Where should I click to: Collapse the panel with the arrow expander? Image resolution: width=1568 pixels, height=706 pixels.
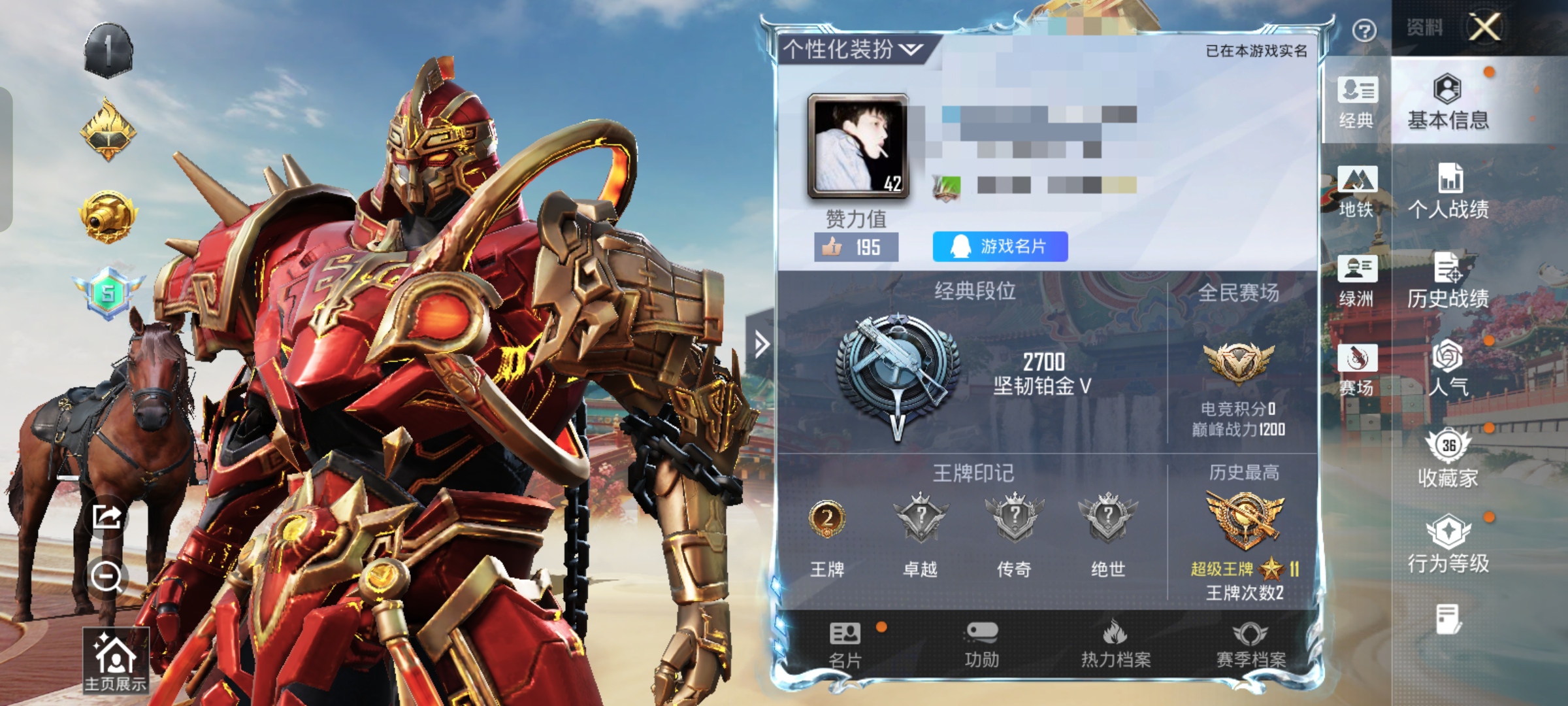[761, 344]
